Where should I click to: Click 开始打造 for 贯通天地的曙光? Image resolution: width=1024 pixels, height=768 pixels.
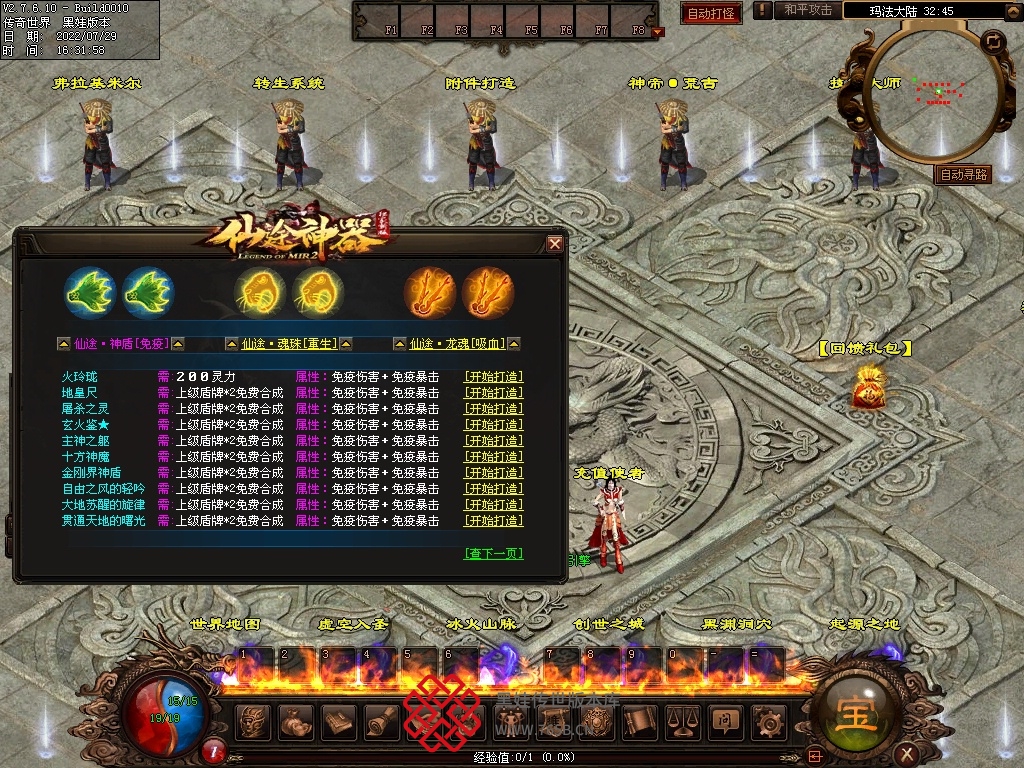click(x=493, y=521)
